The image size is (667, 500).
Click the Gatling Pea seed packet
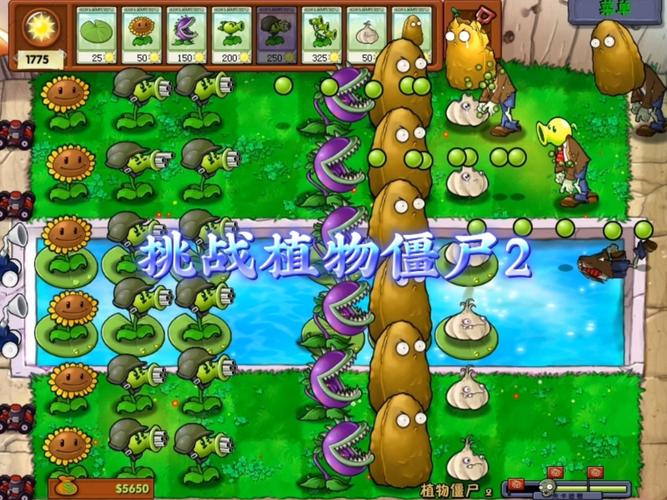277,37
